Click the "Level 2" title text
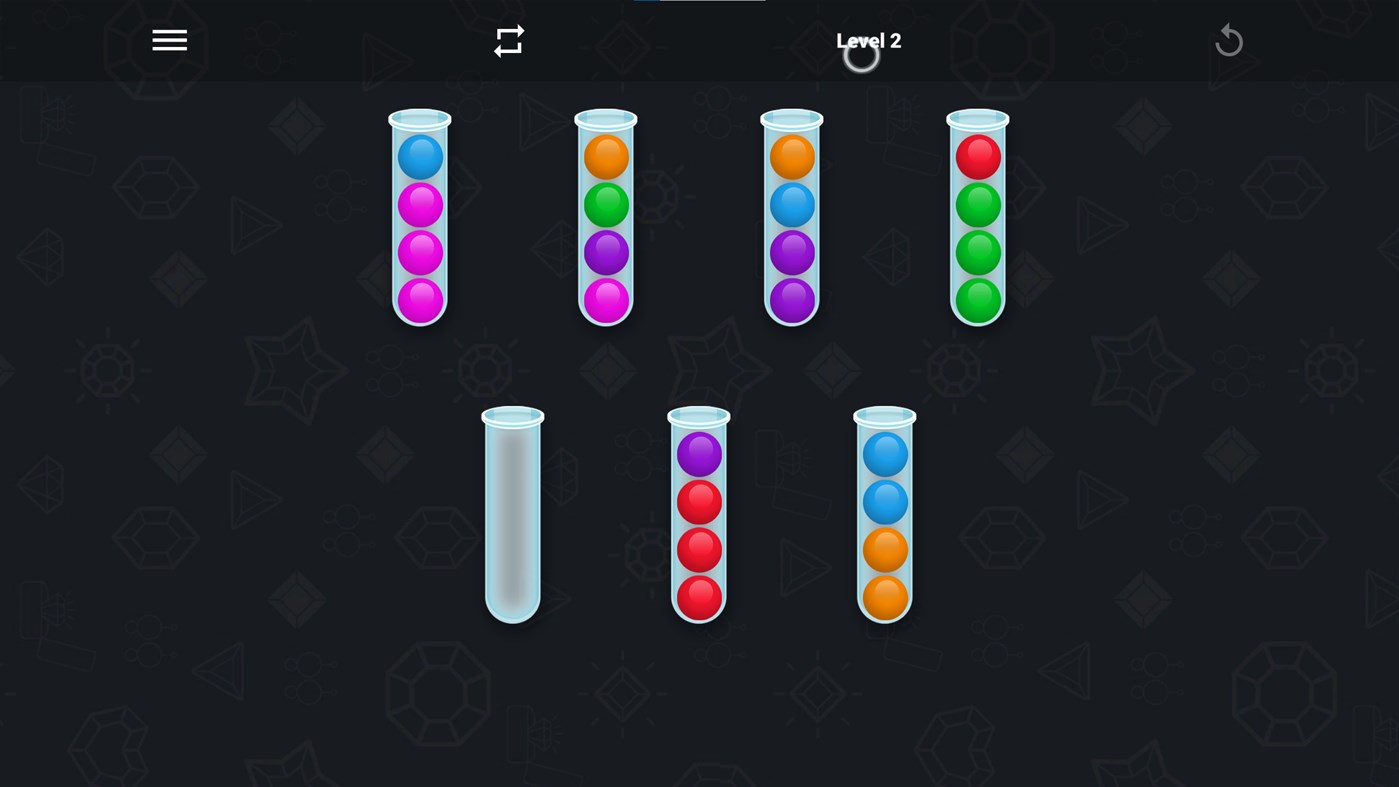1399x787 pixels. pos(867,40)
